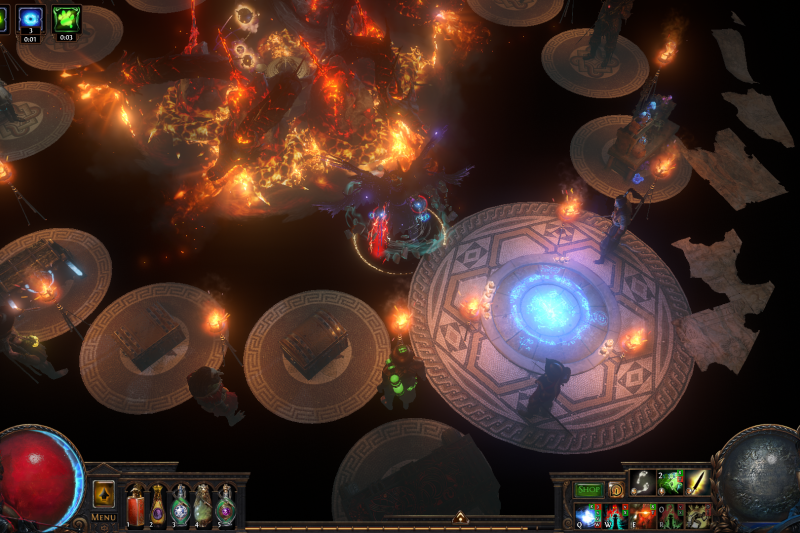Viewport: 800px width, 533px height.
Task: Click the gold coin icon beside Shop
Action: pos(616,490)
